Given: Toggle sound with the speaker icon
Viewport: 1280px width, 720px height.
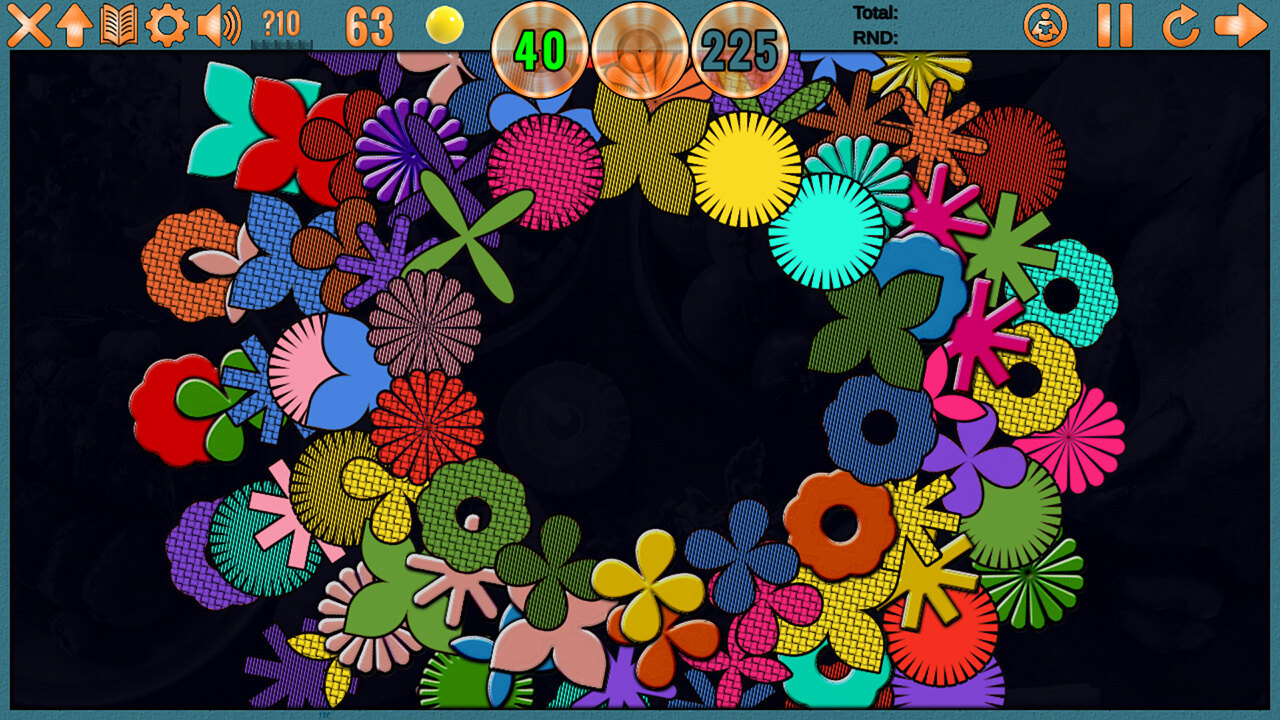Looking at the screenshot, I should [x=218, y=25].
